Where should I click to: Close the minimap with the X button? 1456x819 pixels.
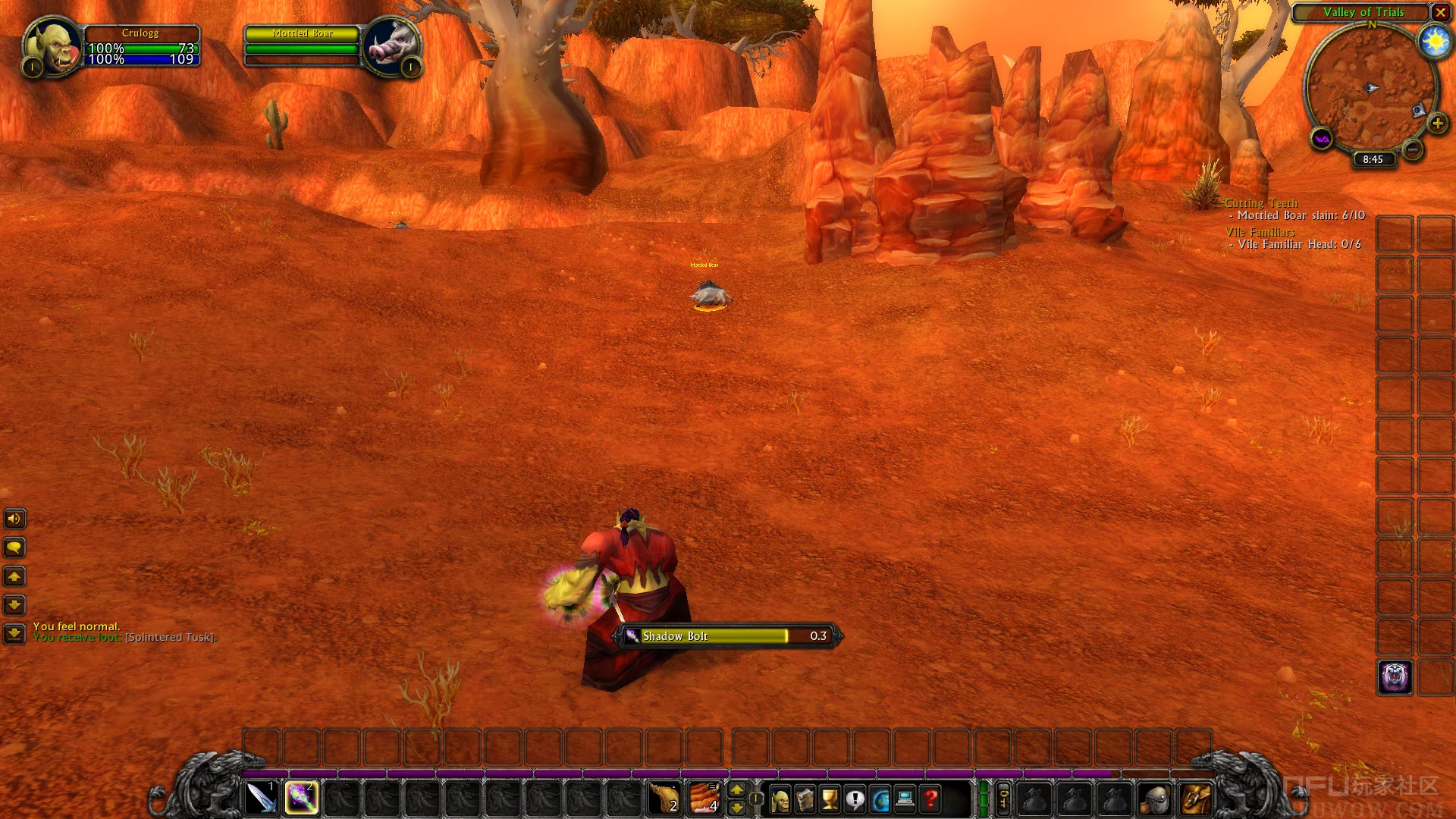pos(1440,12)
